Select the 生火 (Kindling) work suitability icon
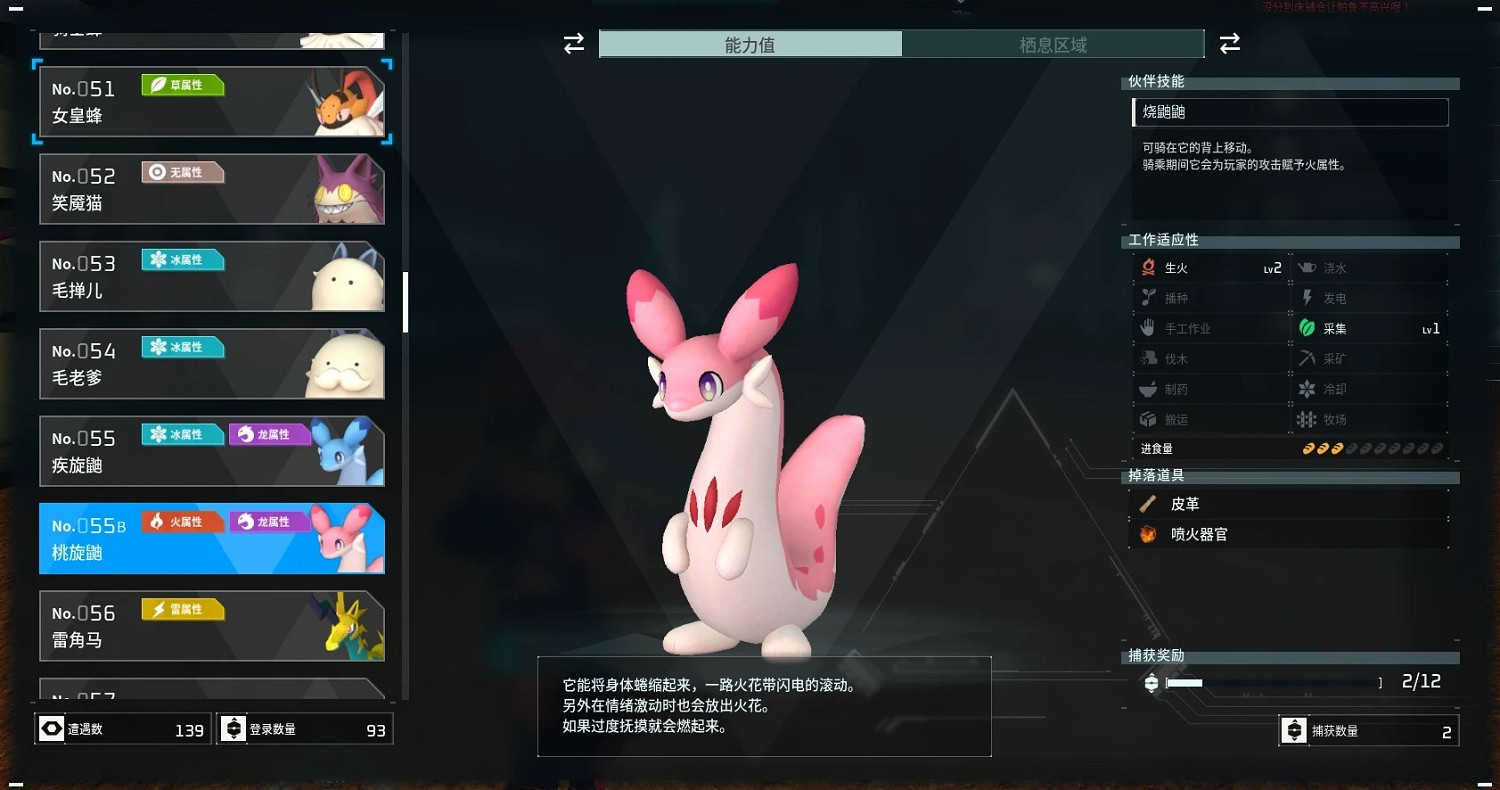1500x790 pixels. (x=1148, y=267)
